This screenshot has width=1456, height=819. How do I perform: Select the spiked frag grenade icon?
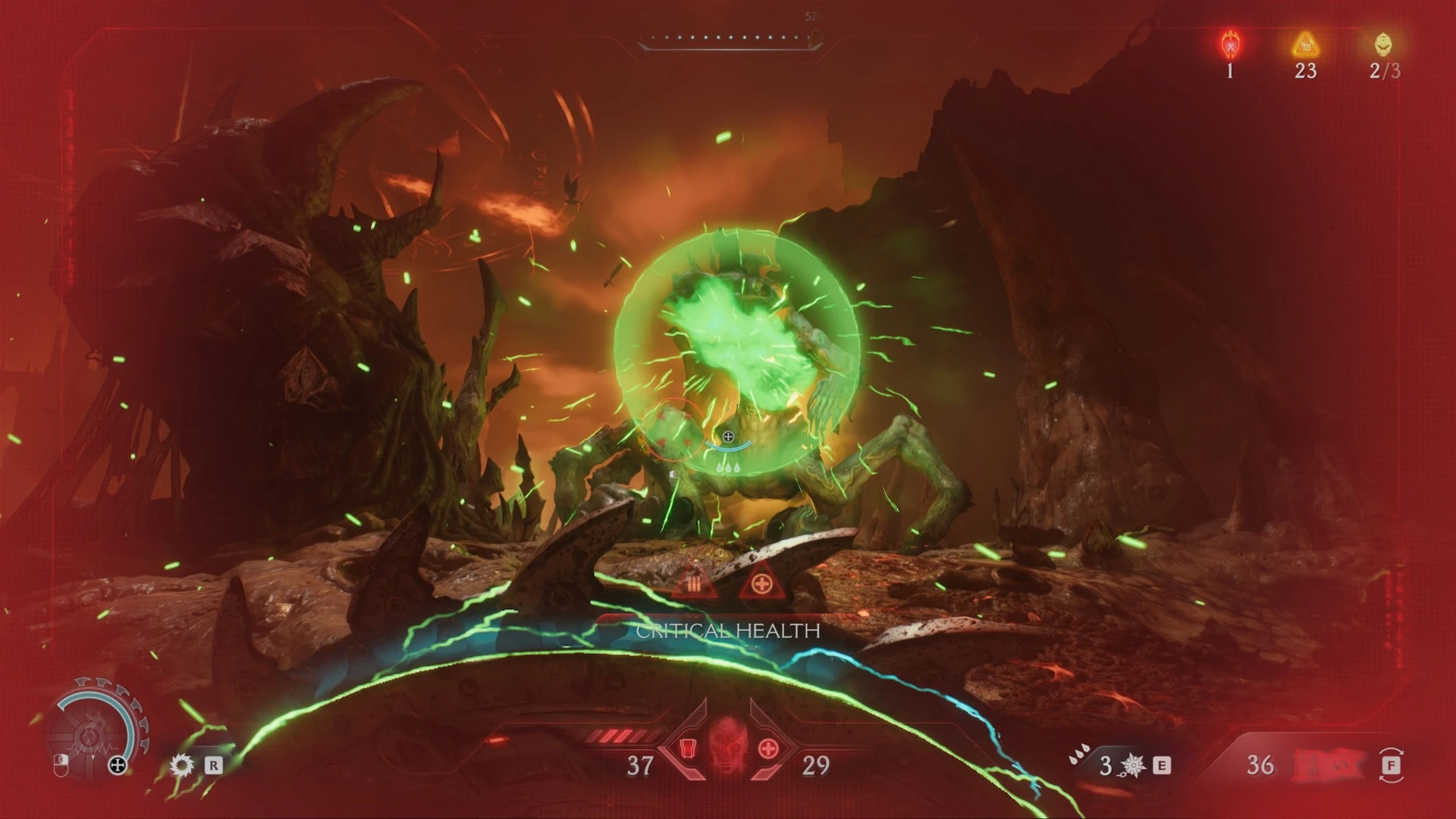tap(1133, 765)
